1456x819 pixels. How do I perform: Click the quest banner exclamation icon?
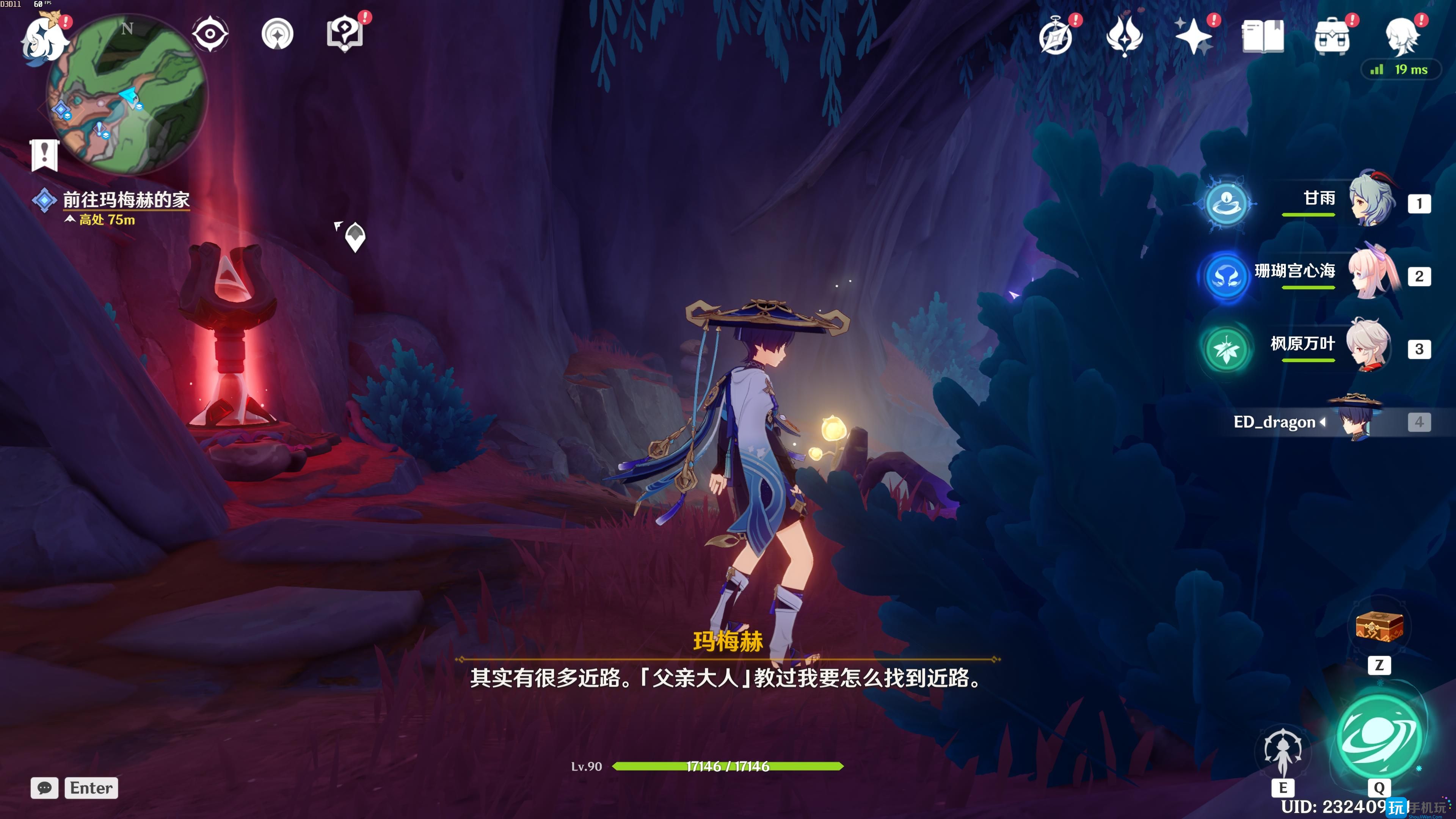click(45, 154)
